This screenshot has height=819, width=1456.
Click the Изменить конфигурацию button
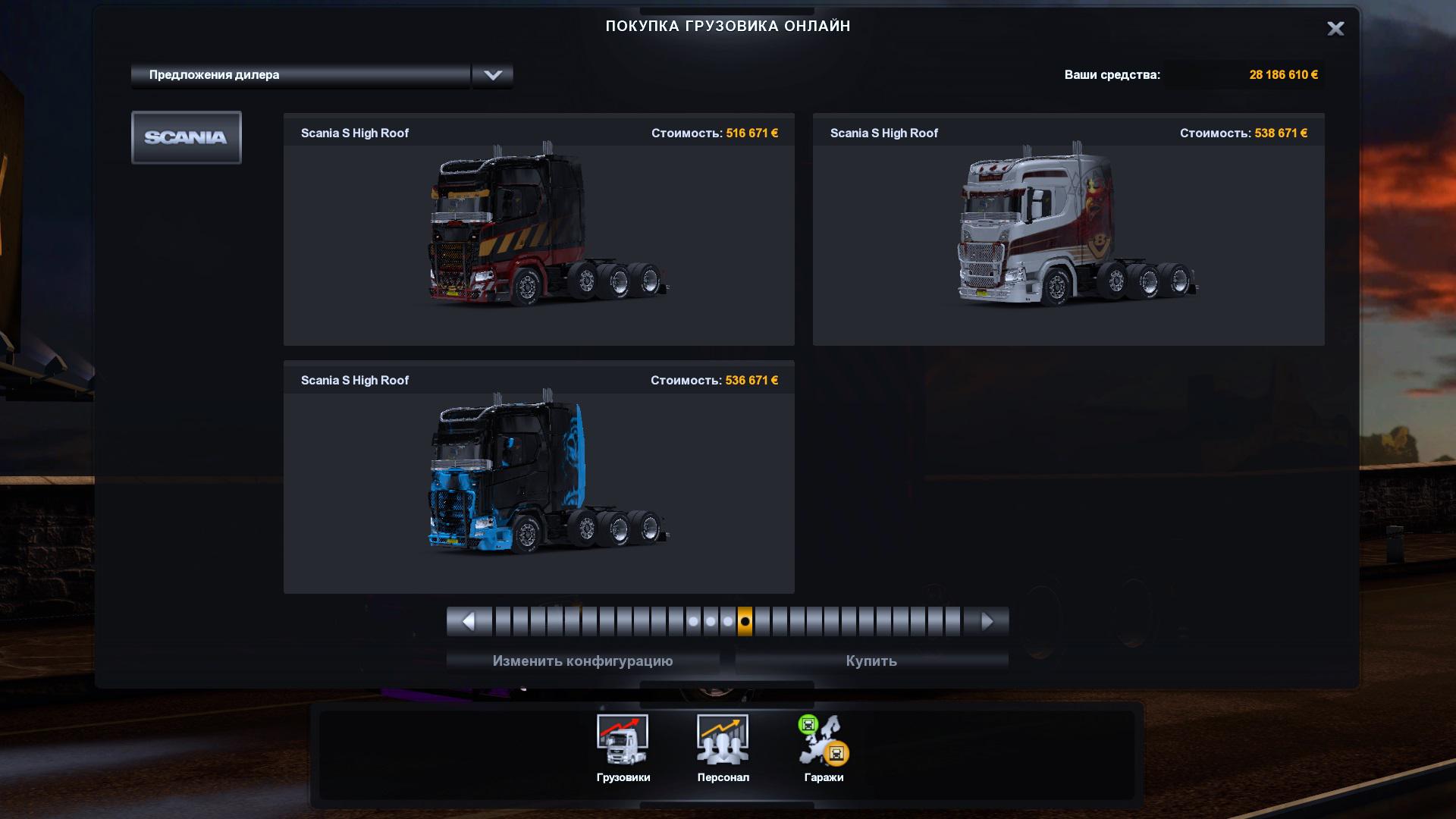582,661
